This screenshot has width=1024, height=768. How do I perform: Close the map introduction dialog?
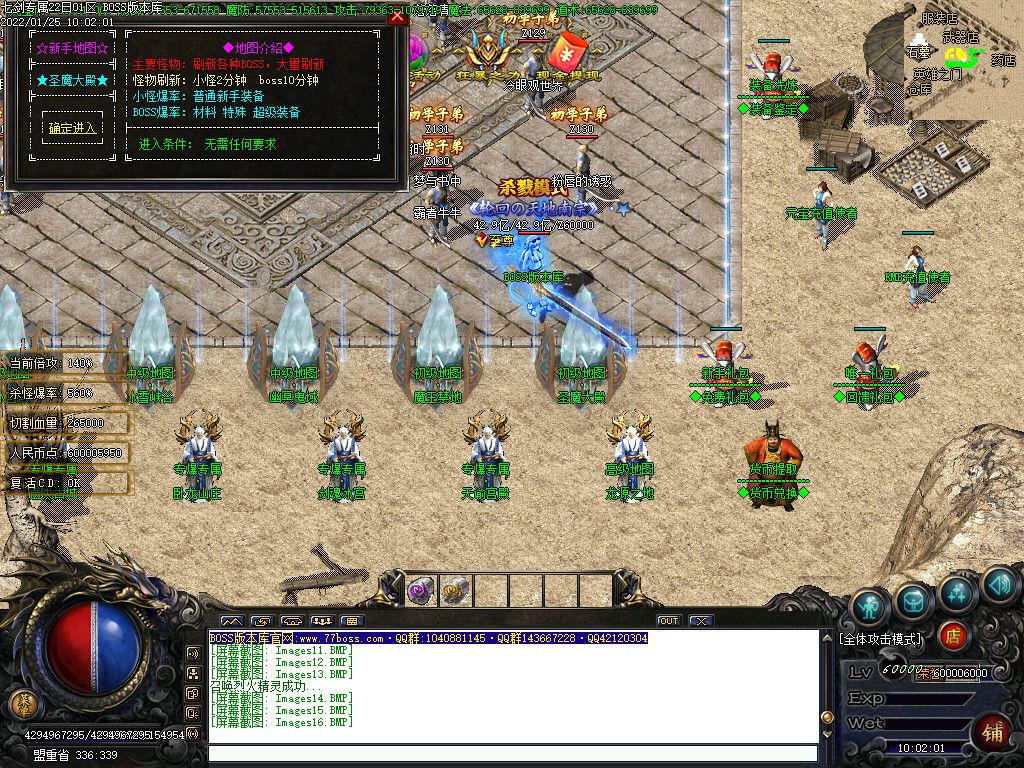(397, 17)
